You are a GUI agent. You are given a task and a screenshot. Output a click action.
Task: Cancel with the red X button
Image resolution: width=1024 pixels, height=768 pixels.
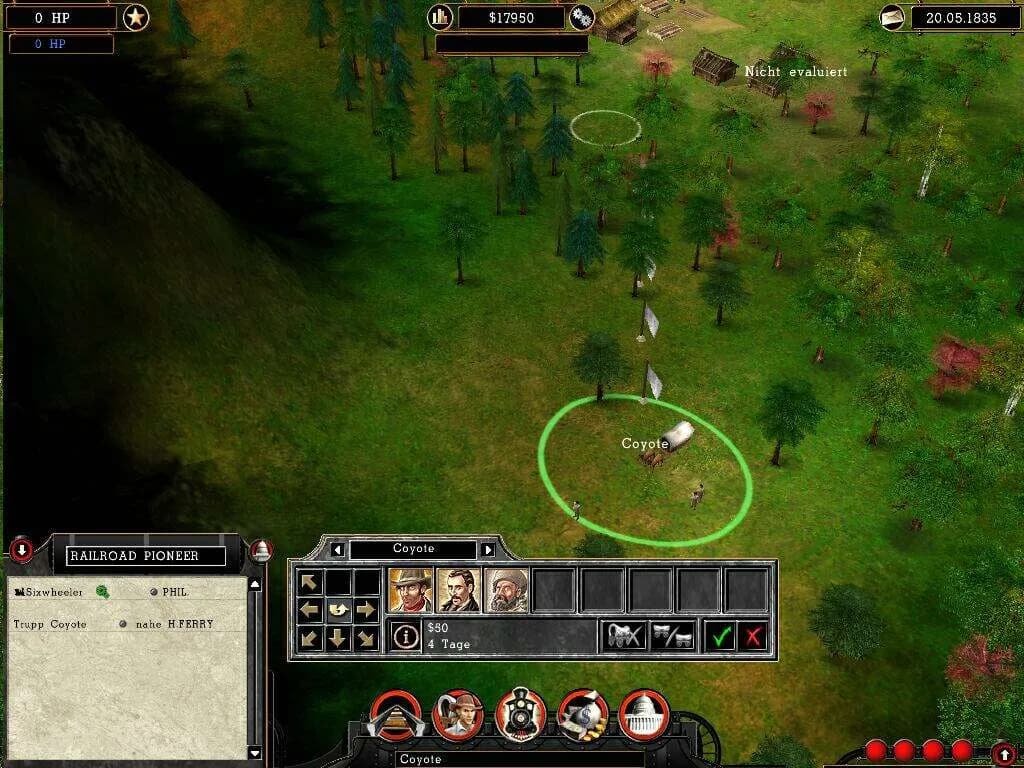point(753,635)
